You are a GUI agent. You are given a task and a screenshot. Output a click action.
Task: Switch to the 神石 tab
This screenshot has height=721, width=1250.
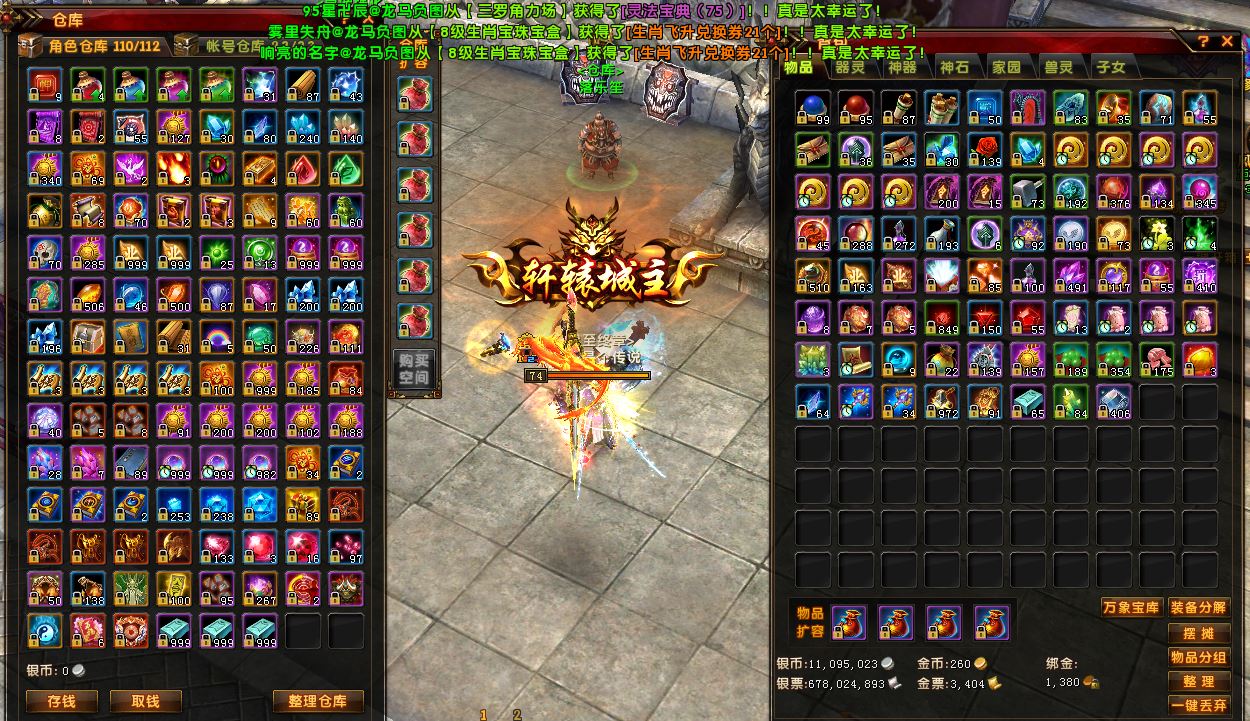pyautogui.click(x=954, y=67)
